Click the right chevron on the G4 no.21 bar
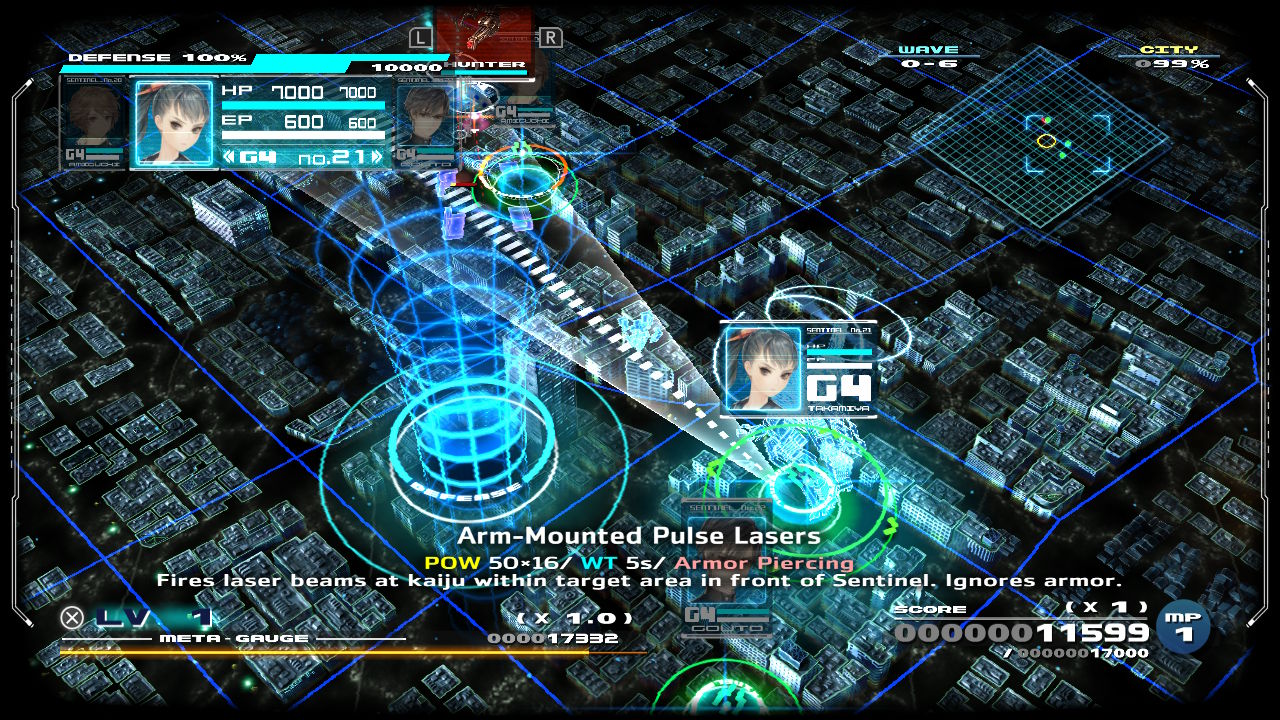 pyautogui.click(x=376, y=157)
